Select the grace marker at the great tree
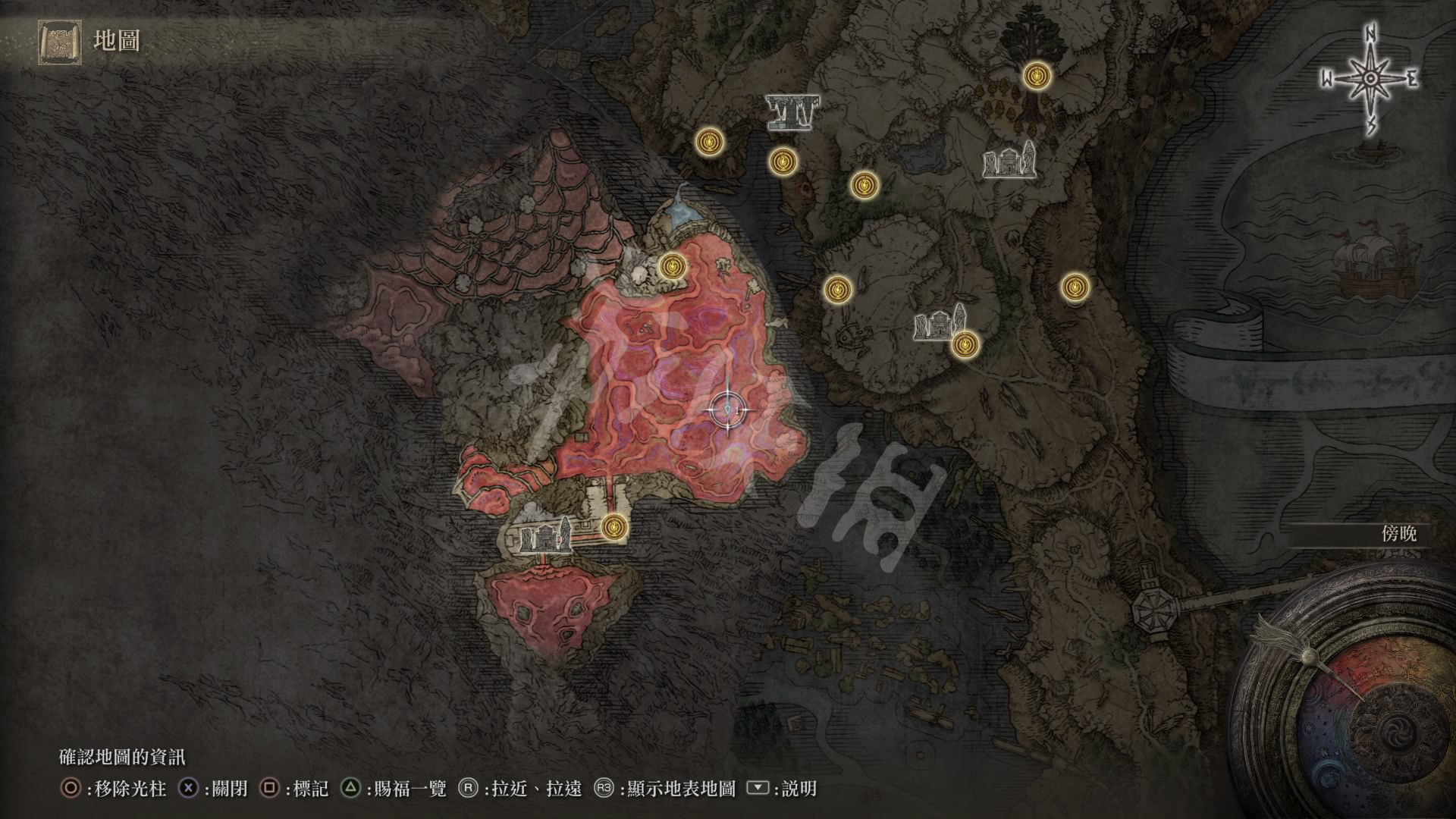The image size is (1456, 819). point(1036,75)
